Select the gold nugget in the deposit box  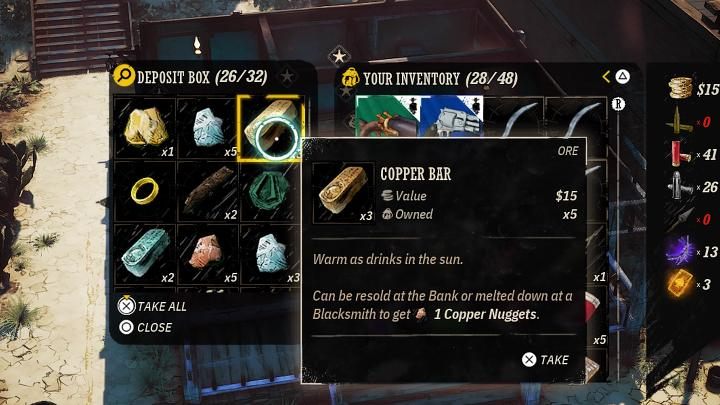click(x=145, y=126)
